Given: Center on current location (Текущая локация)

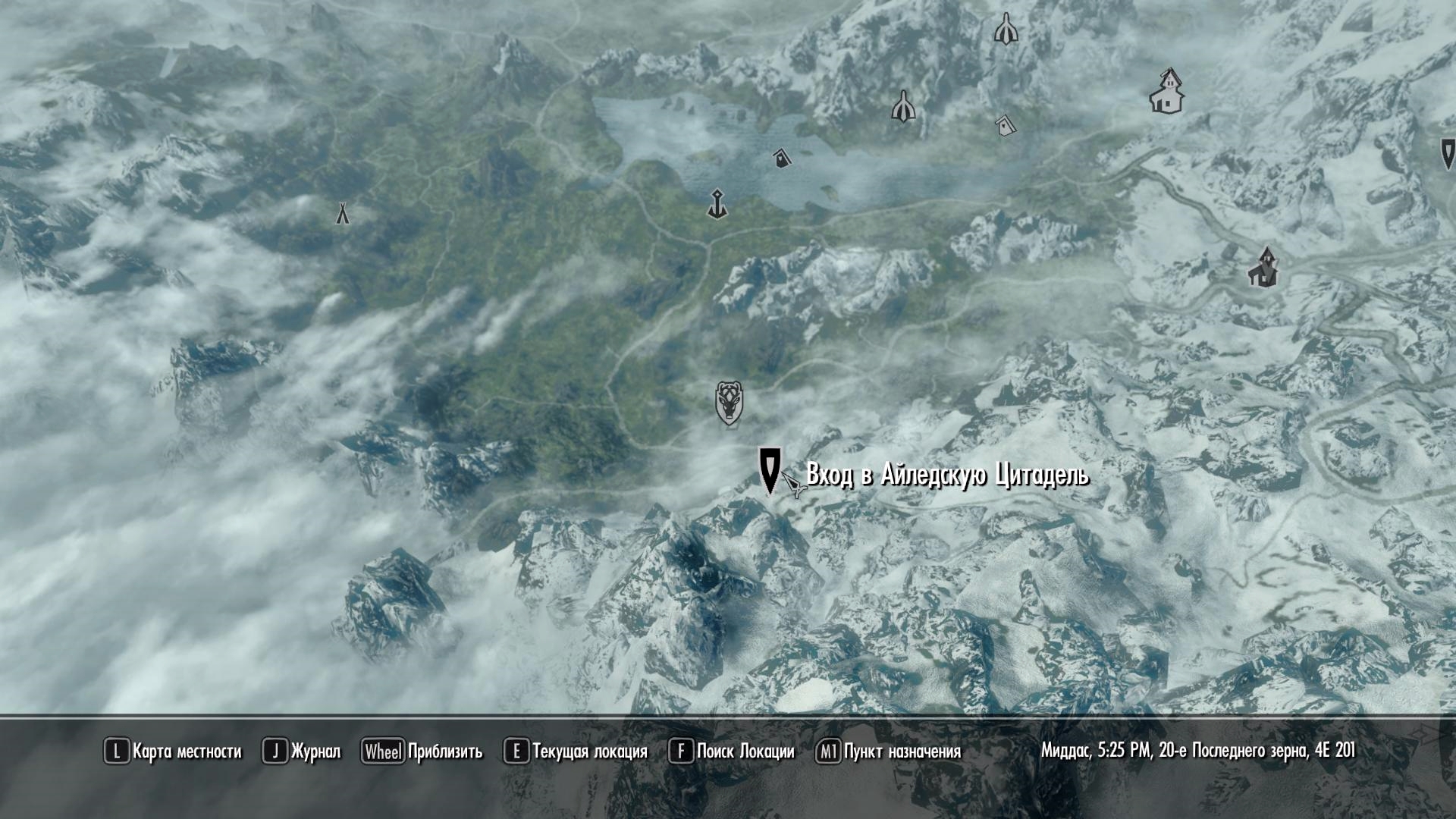Looking at the screenshot, I should pos(576,752).
